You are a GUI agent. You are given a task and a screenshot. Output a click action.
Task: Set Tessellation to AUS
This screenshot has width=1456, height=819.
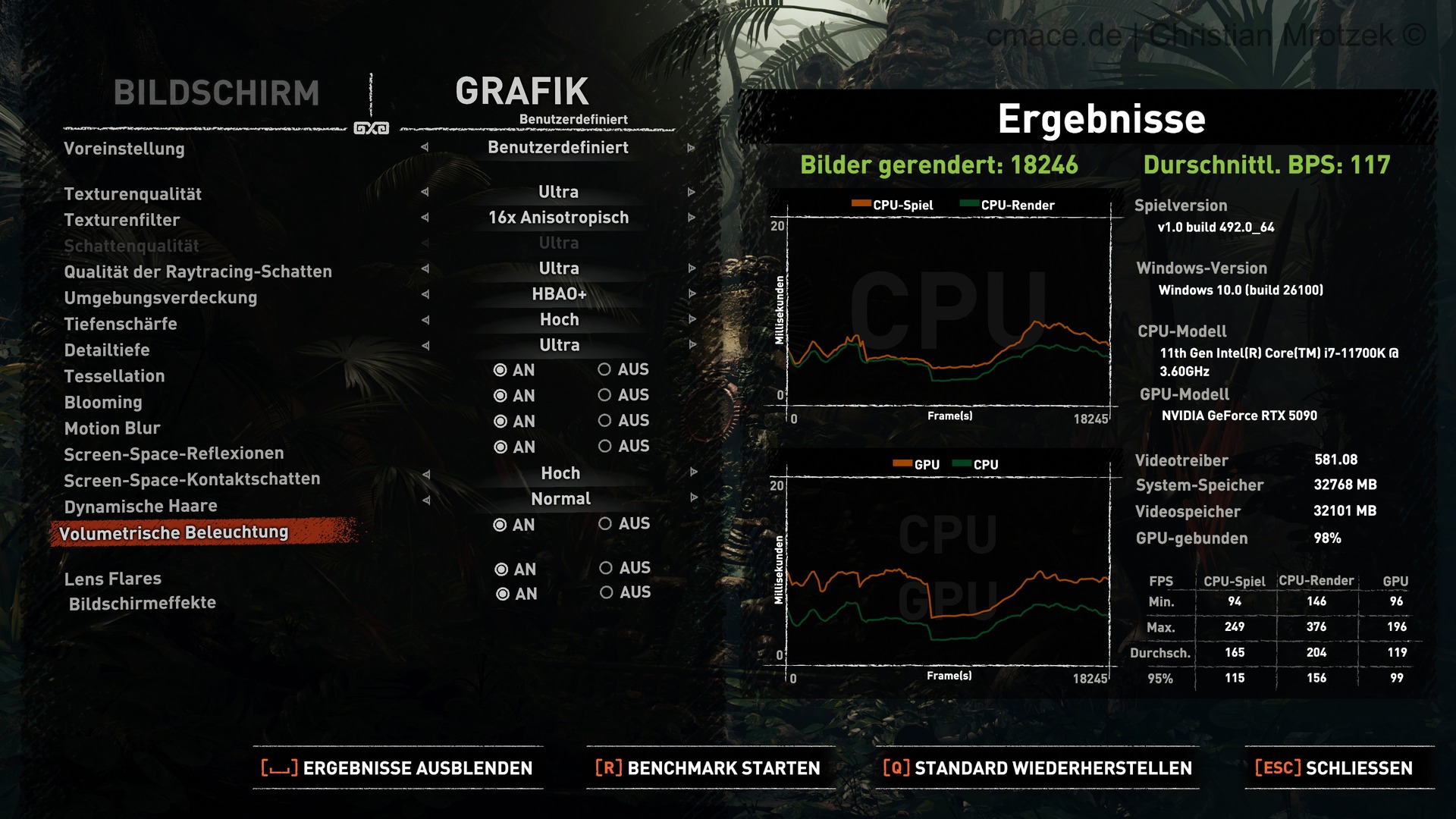click(x=604, y=369)
